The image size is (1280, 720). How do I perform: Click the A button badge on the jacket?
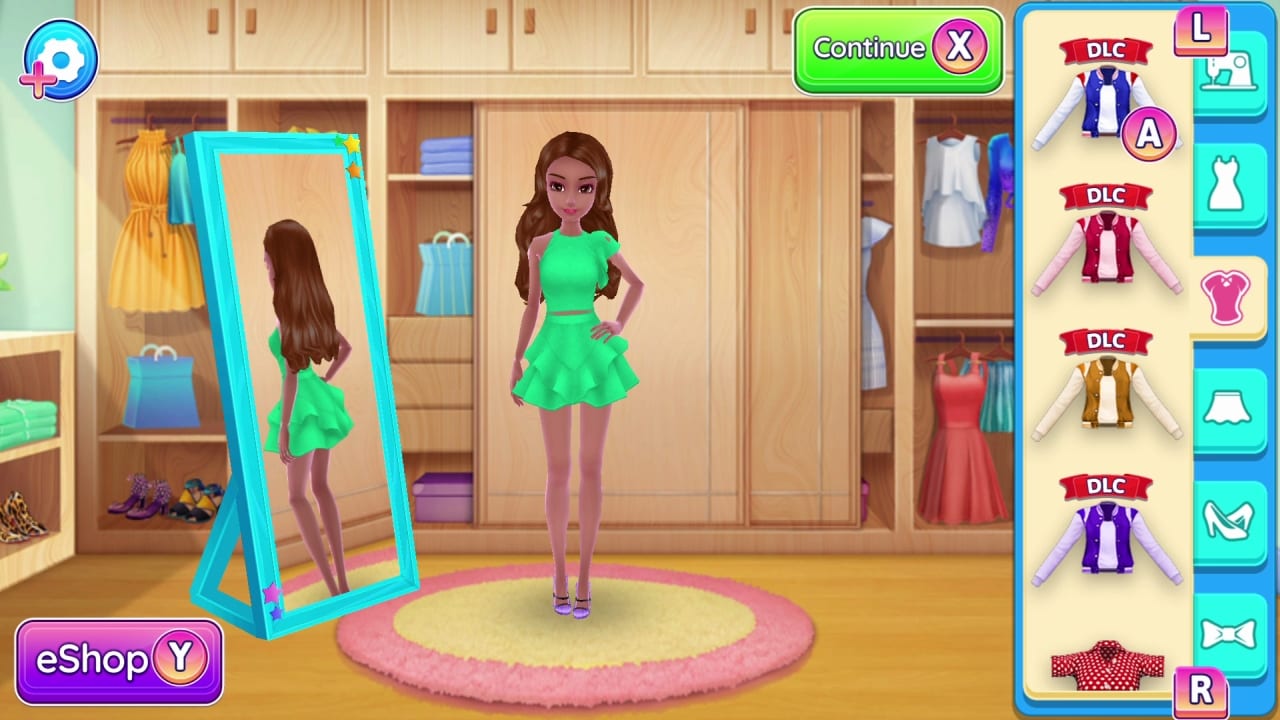coord(1148,133)
